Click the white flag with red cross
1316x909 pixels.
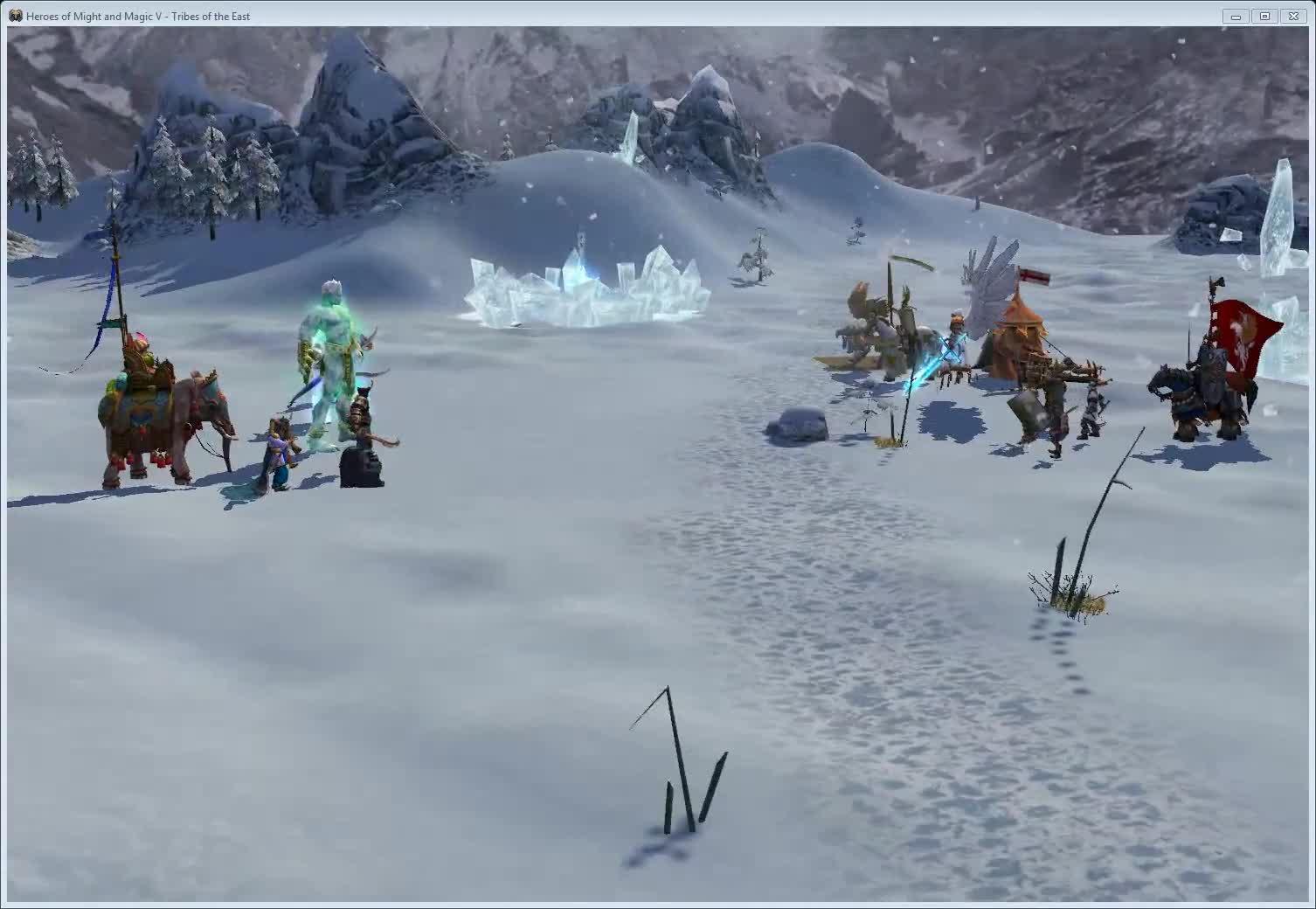pyautogui.click(x=1029, y=275)
